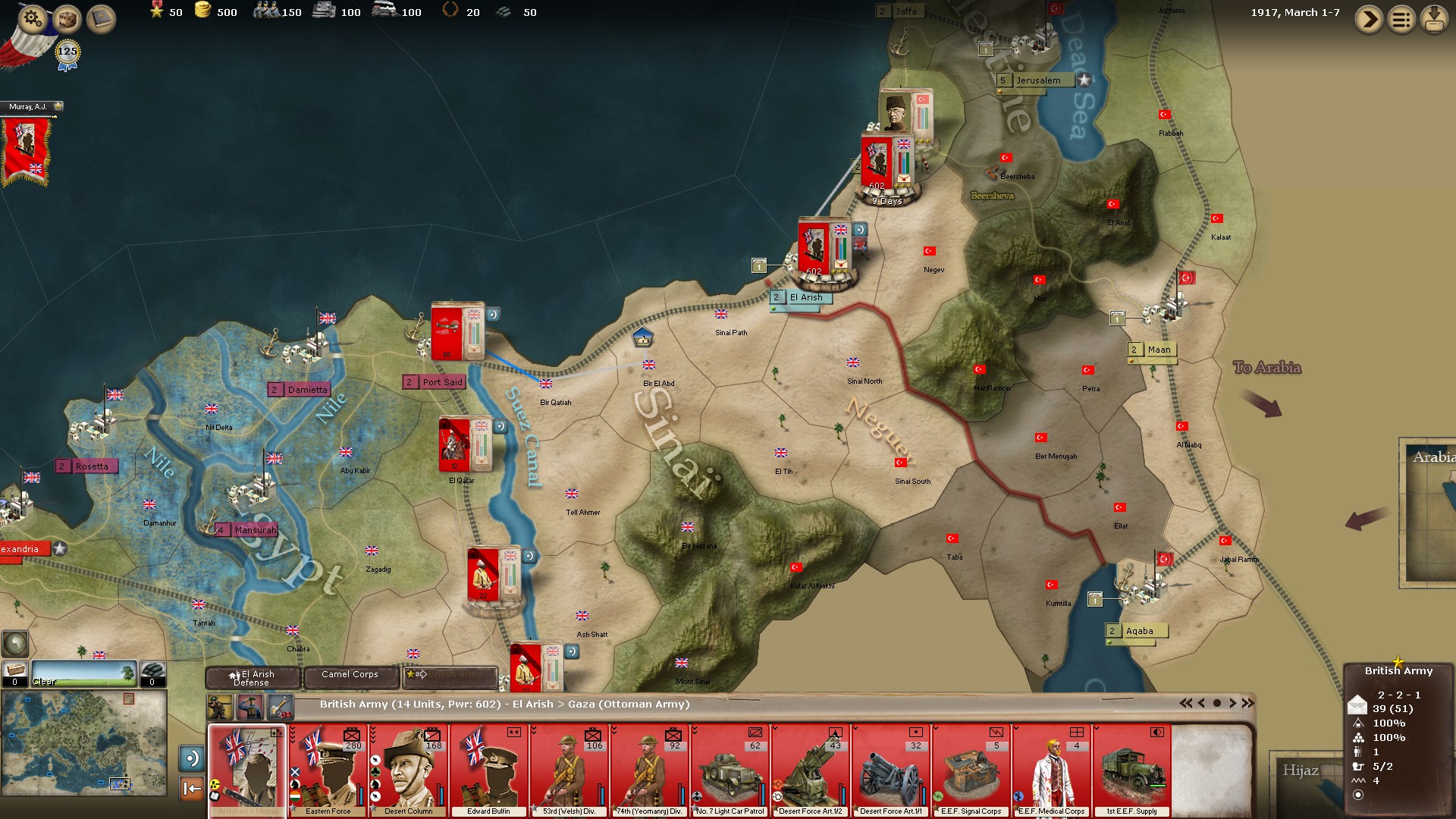Select the El Arish Defense tab
Image resolution: width=1456 pixels, height=819 pixels.
(253, 677)
